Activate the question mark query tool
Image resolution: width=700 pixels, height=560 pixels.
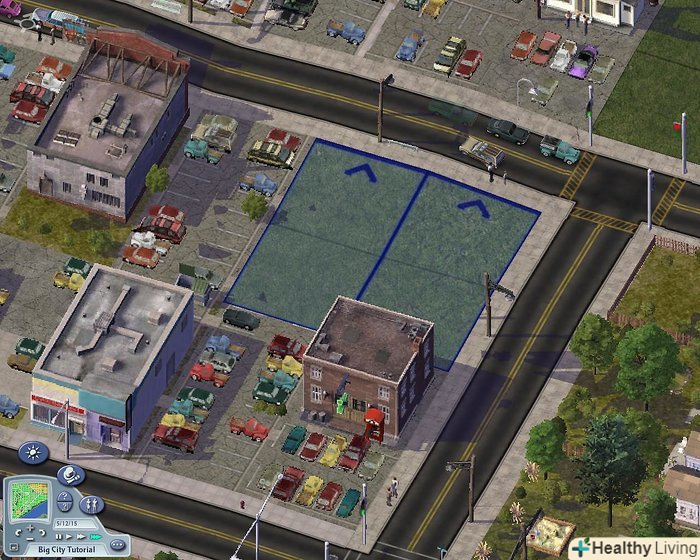65,497
